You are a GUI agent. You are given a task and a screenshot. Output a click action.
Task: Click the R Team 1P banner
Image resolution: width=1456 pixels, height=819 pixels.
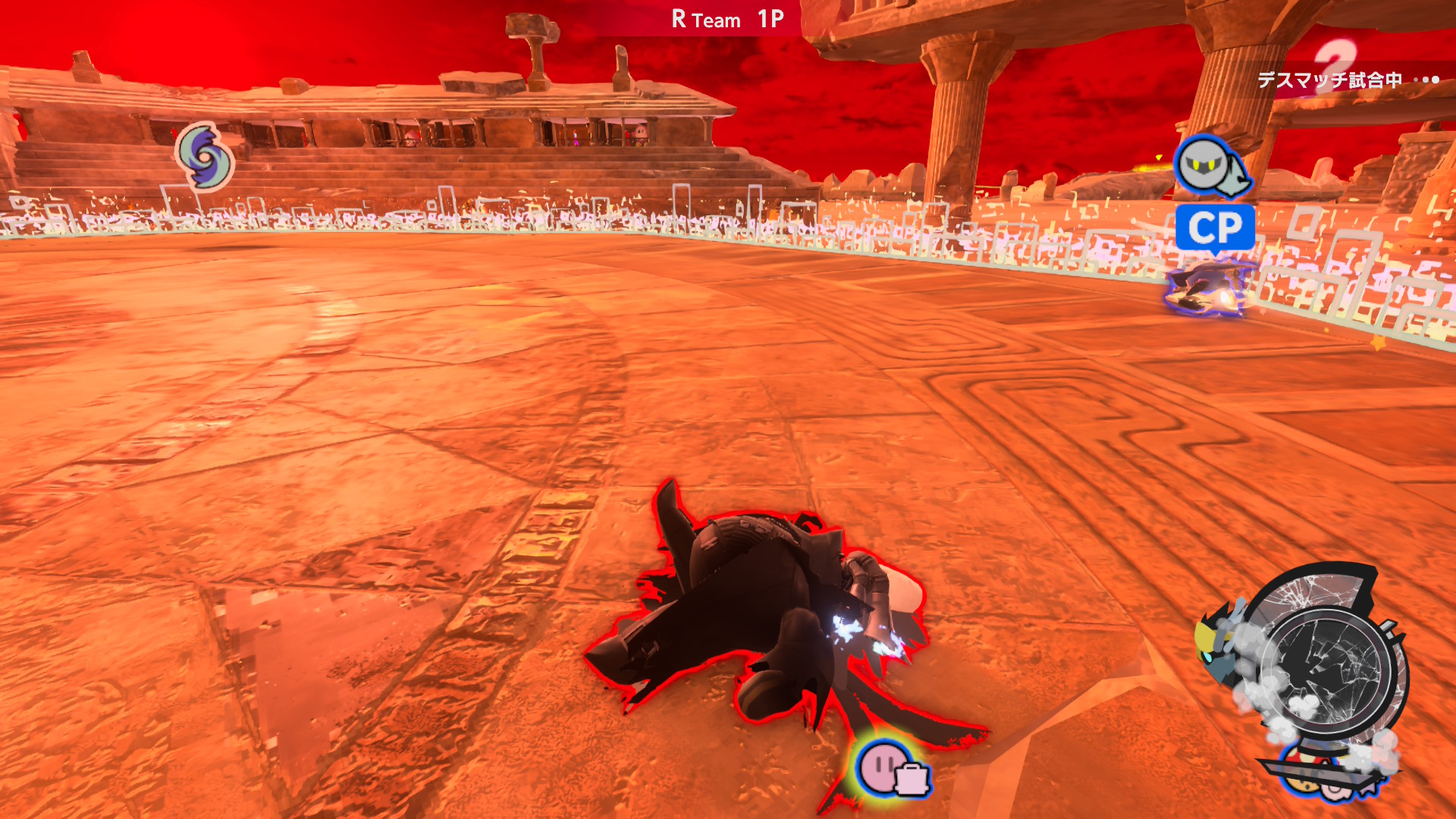pyautogui.click(x=726, y=20)
